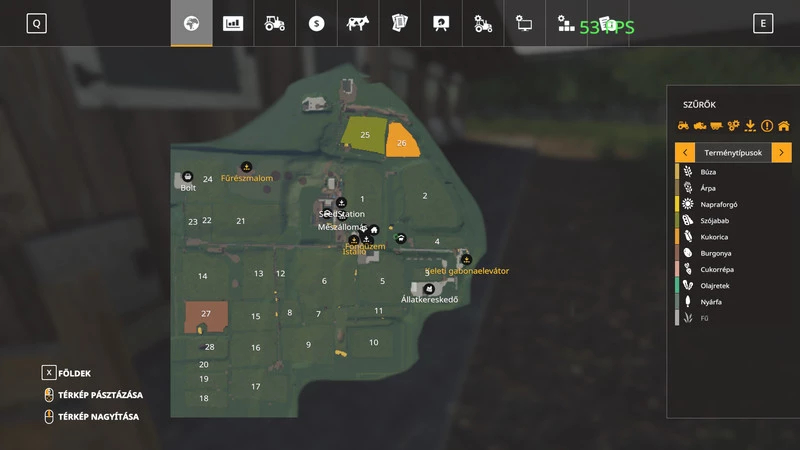Open the tractor vehicles tab
800x450 pixels.
(x=274, y=23)
